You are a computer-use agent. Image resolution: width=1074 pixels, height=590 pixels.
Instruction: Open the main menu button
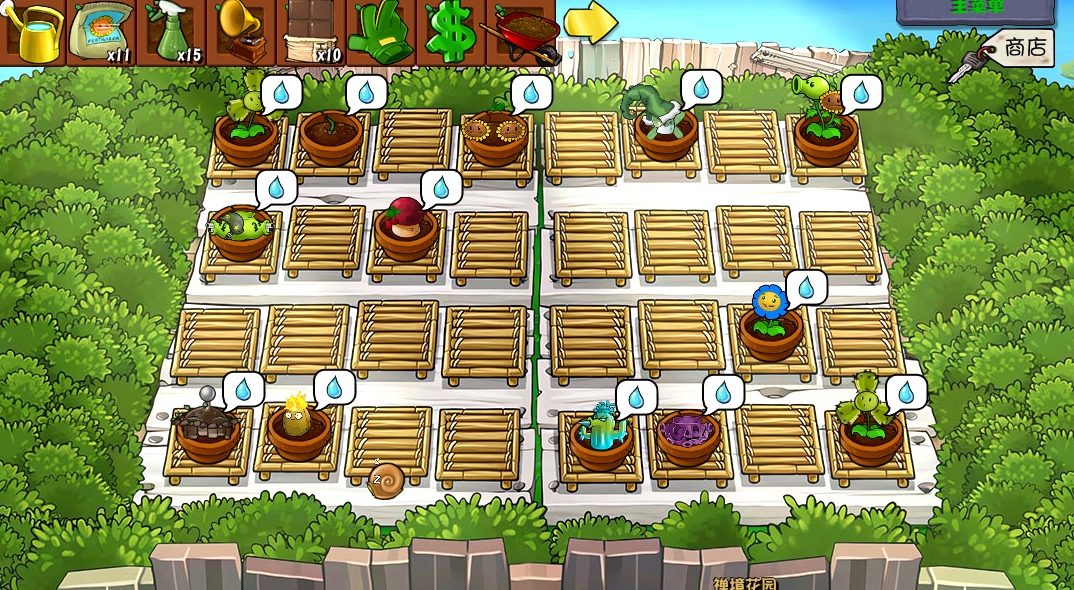point(975,10)
